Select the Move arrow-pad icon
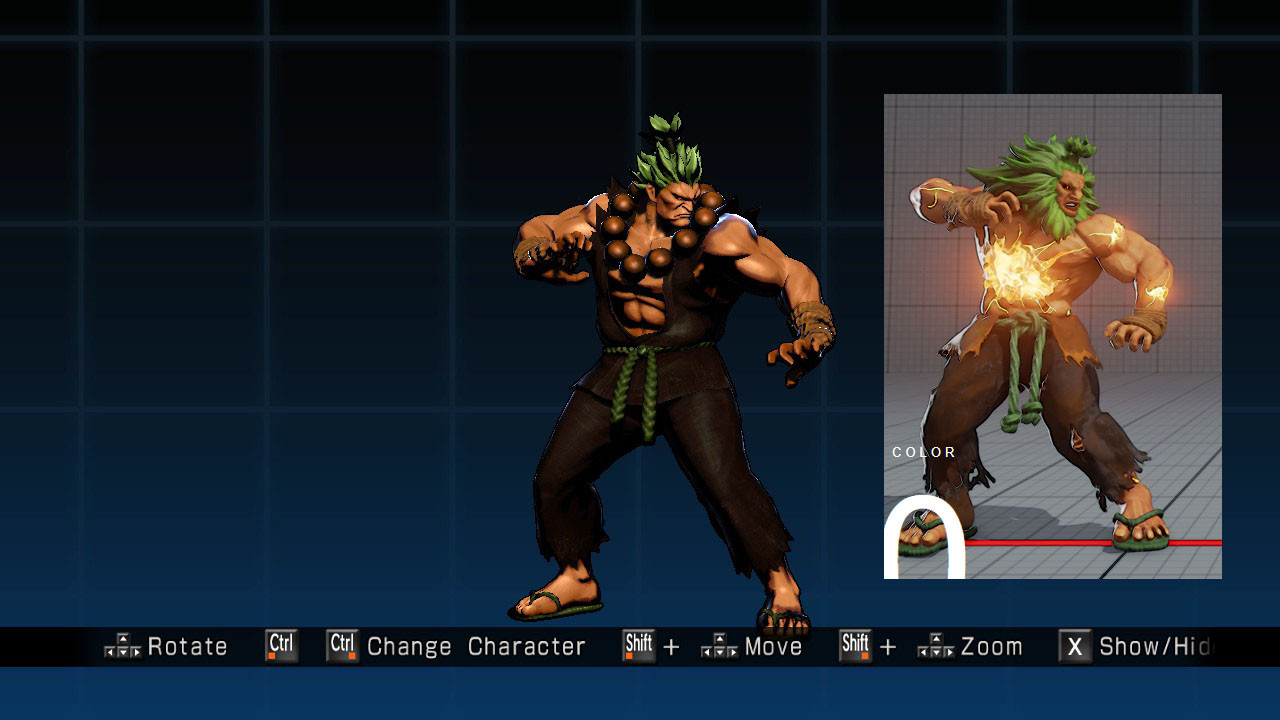Screen dimensions: 1280x720 point(717,647)
